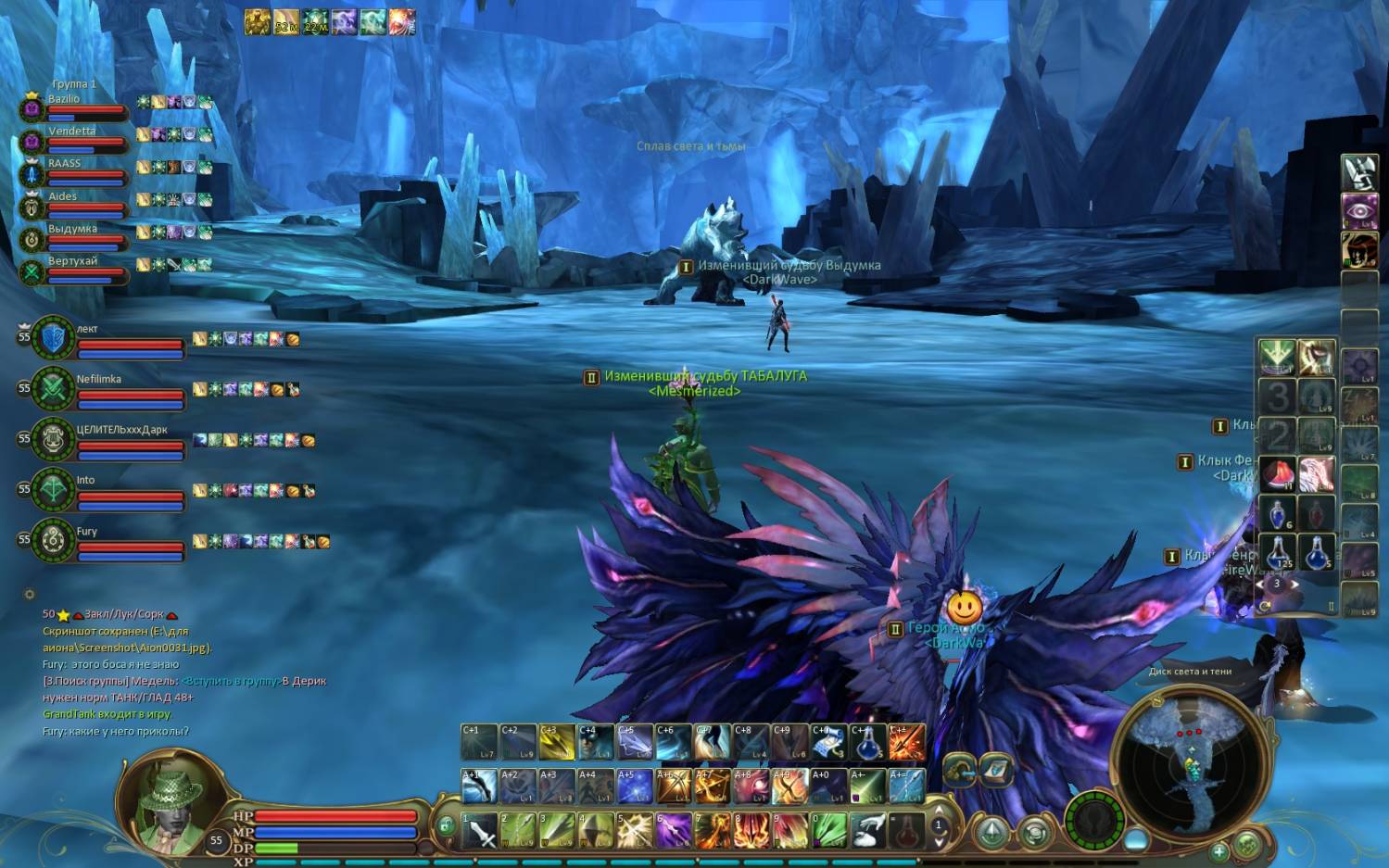Screen dimensions: 1389x868
Task: Activate the flaming arrows skill in slot 8
Action: 751,831
